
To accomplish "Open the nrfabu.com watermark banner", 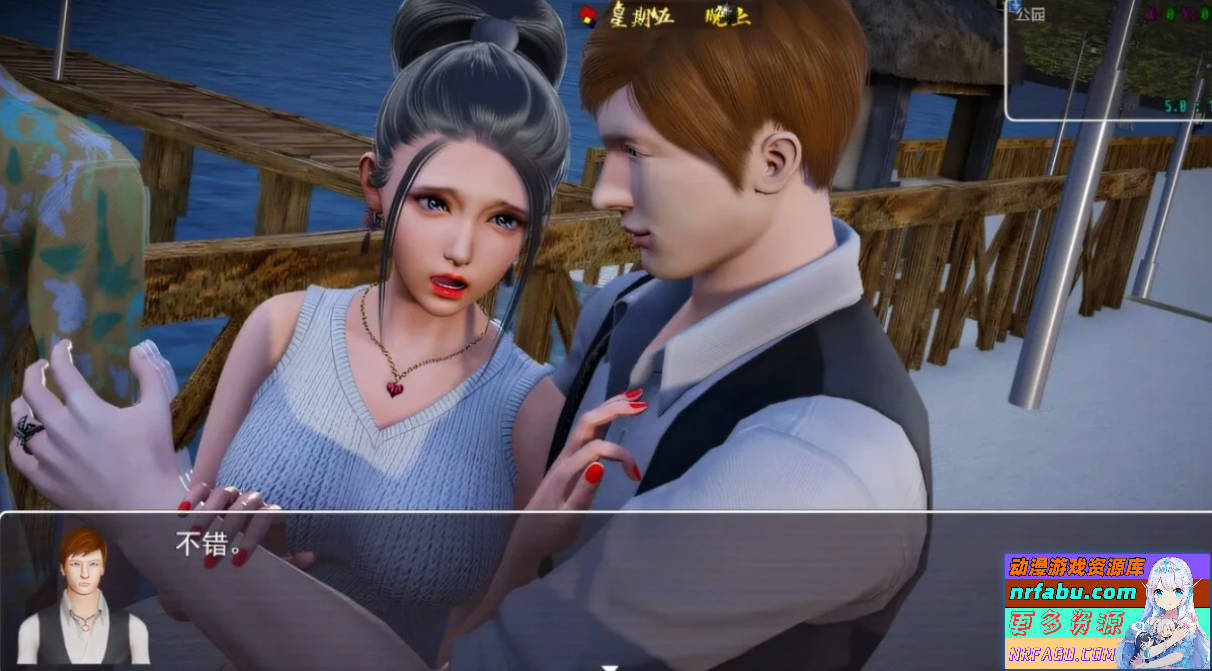I will click(x=1106, y=611).
